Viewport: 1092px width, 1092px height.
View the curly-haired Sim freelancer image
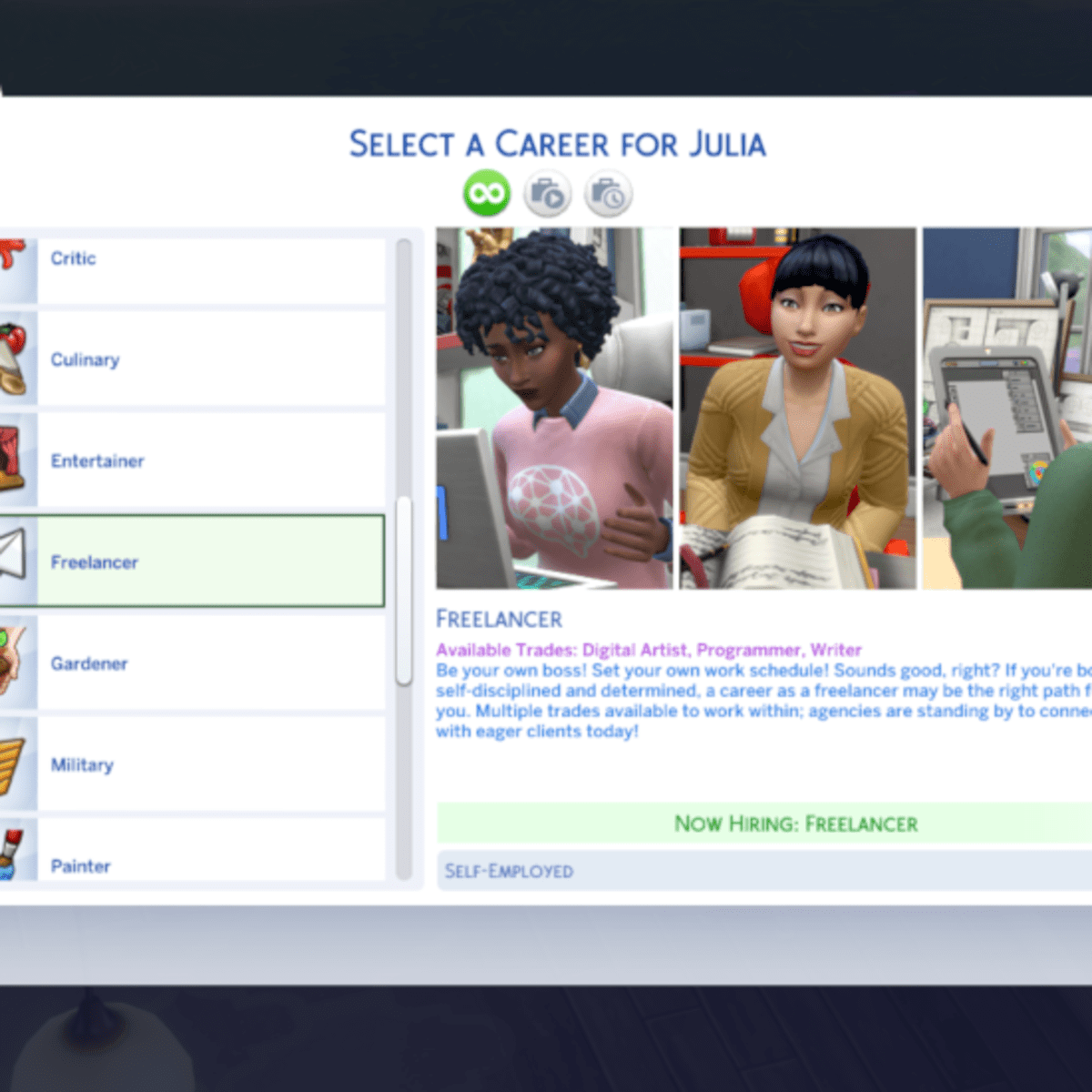(555, 408)
